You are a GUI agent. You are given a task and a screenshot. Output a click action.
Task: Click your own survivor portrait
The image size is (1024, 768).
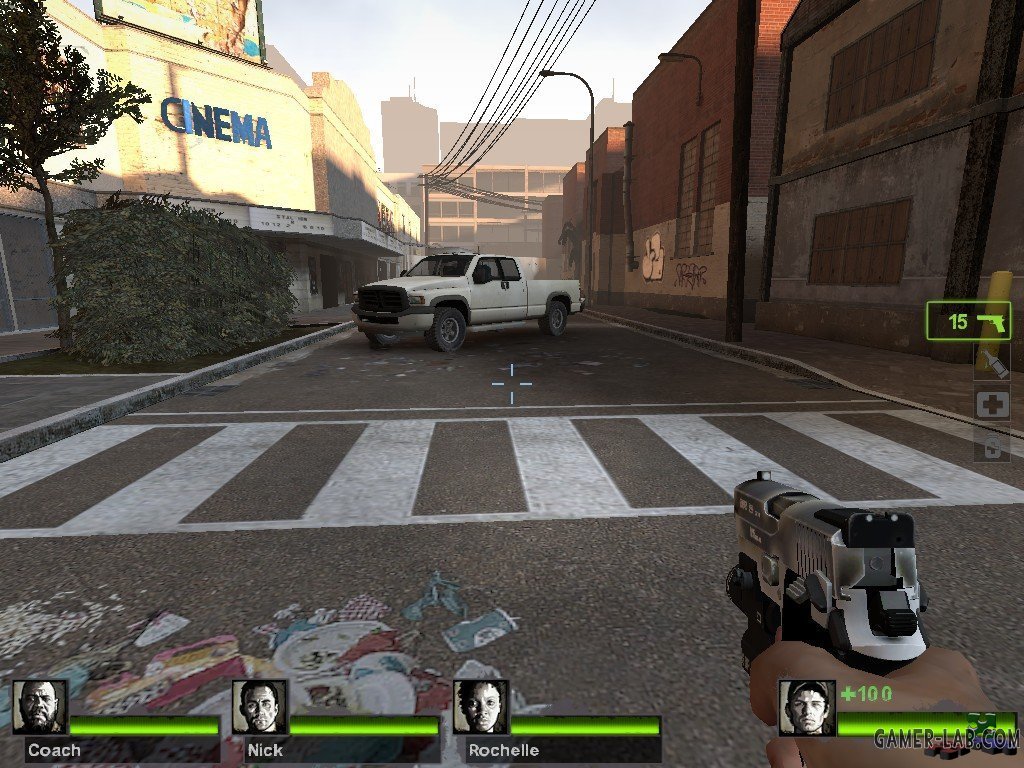click(x=807, y=708)
